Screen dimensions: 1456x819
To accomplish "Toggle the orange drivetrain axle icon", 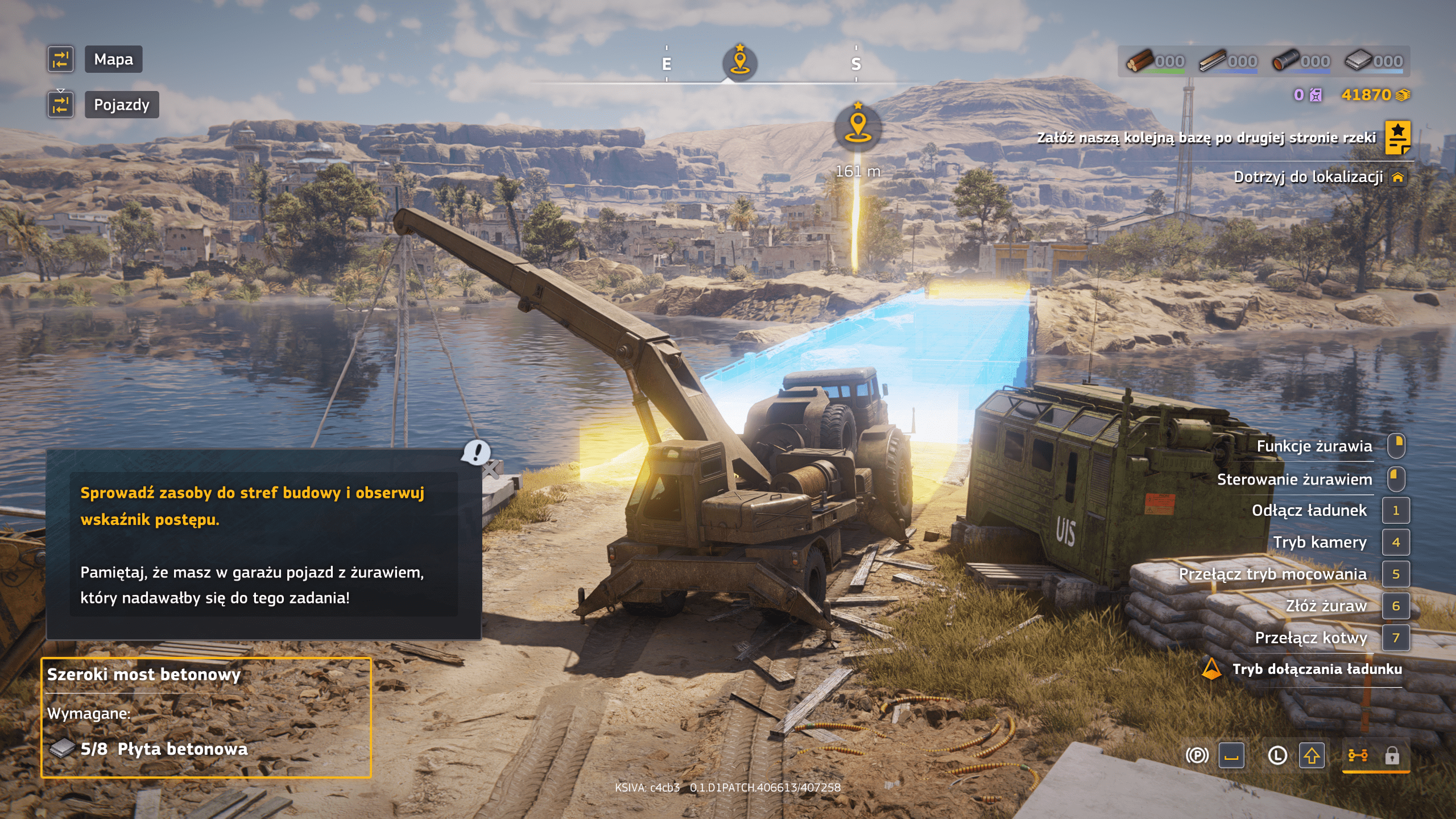I will [1358, 755].
